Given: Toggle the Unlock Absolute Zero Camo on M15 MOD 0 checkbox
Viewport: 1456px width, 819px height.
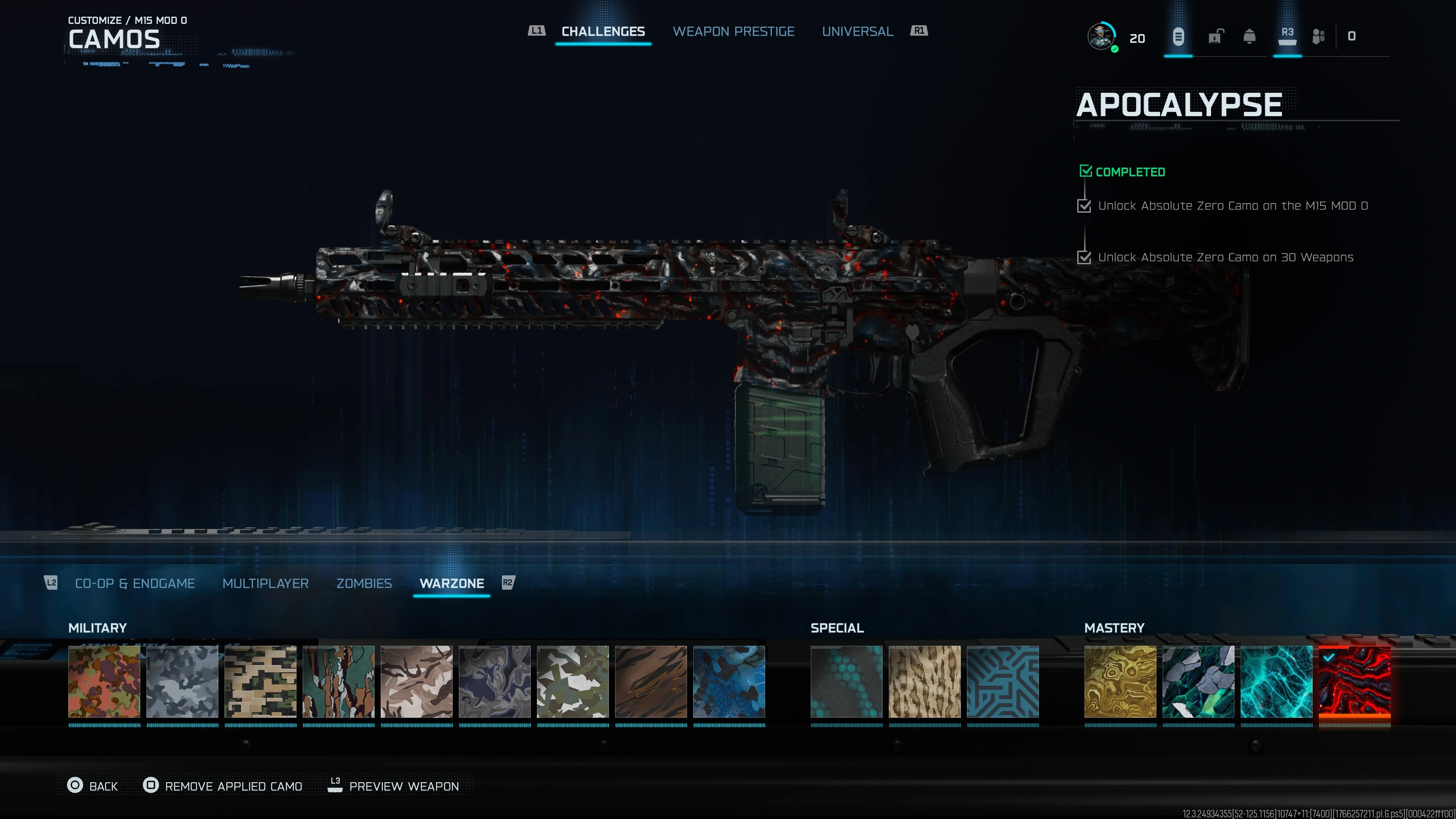Looking at the screenshot, I should point(1084,206).
